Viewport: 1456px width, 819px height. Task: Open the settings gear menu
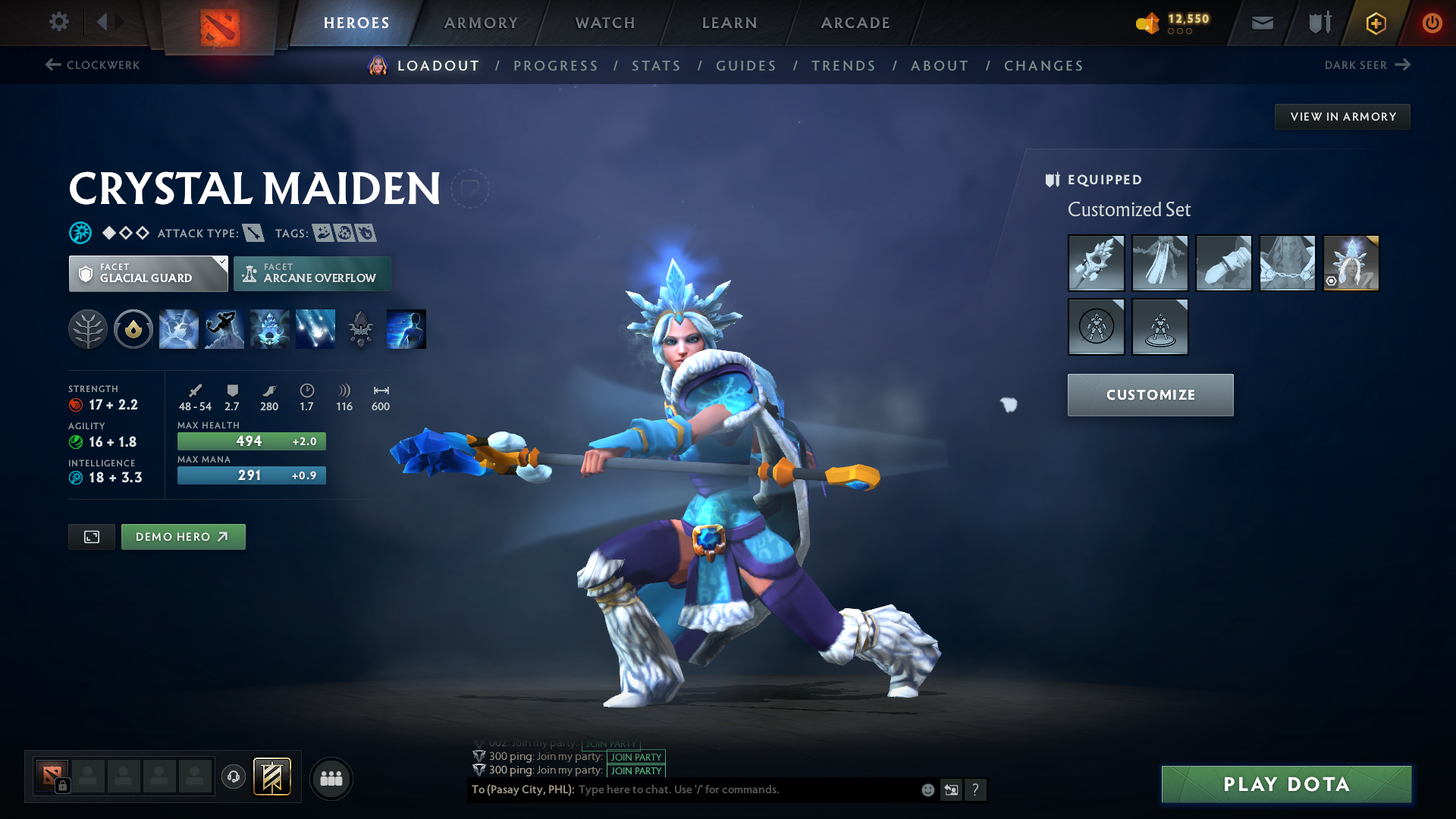coord(58,22)
